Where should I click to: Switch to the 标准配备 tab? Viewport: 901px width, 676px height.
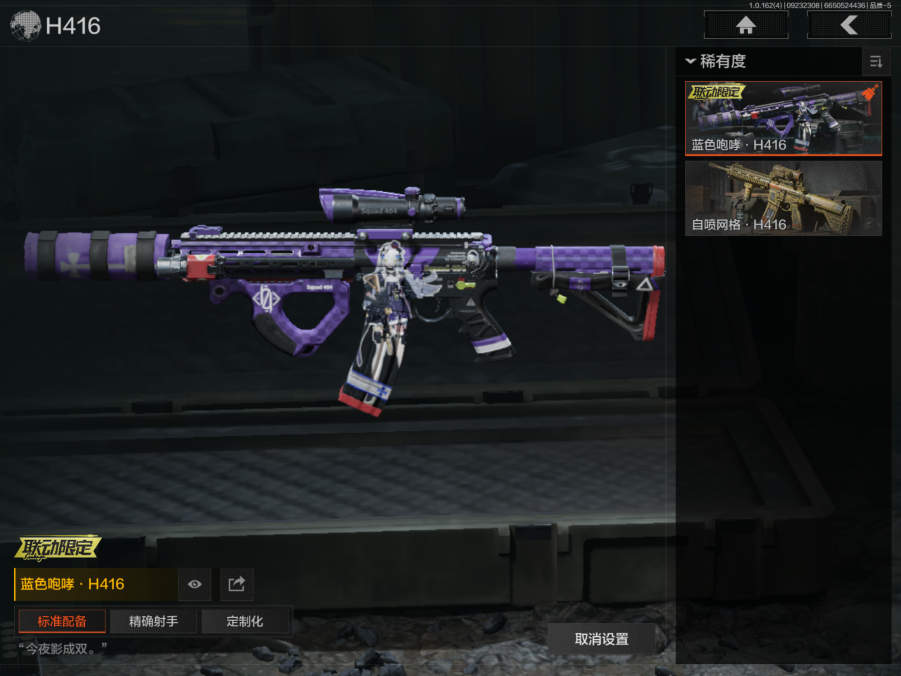(62, 621)
